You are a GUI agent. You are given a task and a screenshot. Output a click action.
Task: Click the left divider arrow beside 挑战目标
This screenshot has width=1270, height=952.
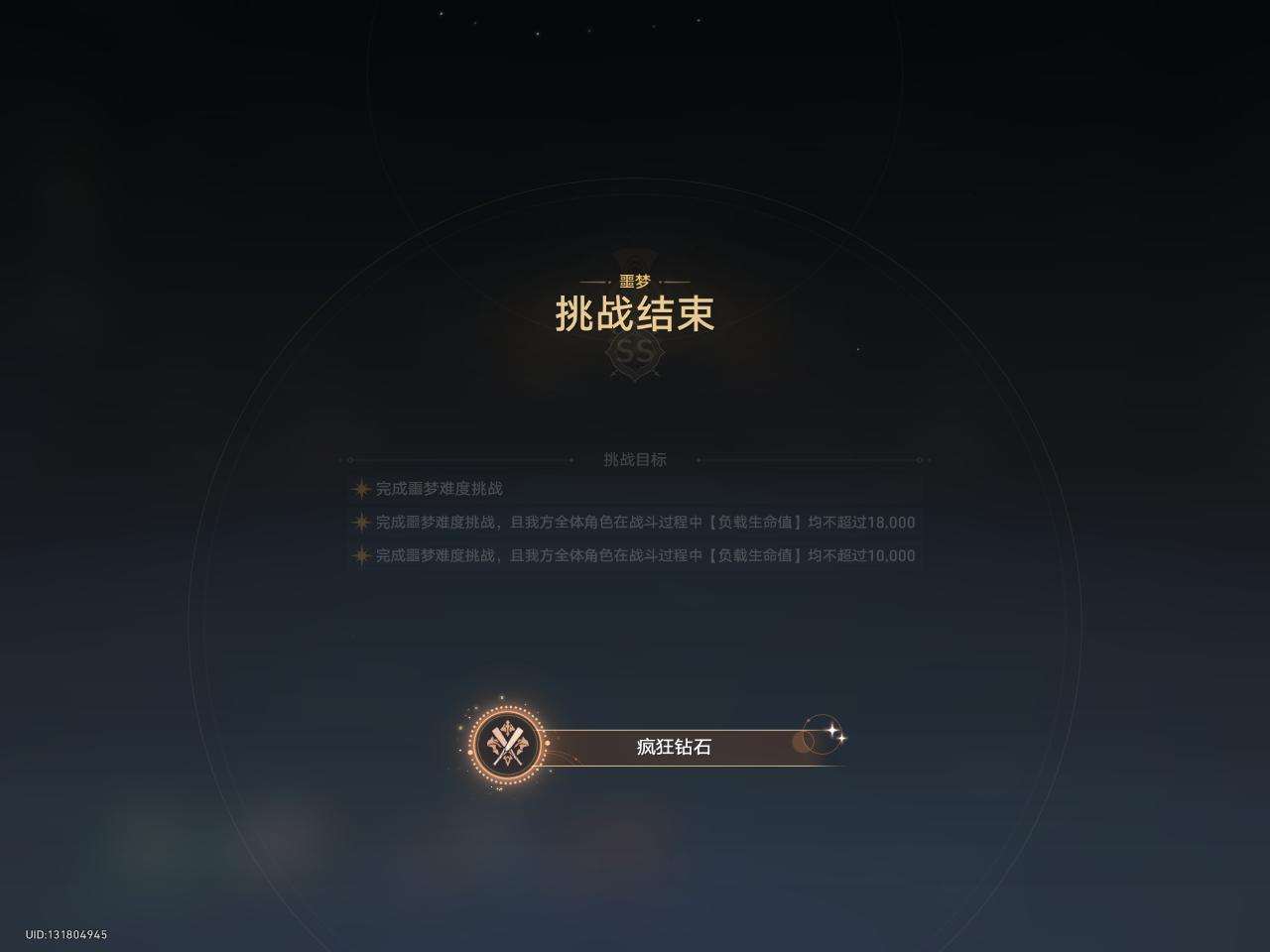(x=349, y=459)
